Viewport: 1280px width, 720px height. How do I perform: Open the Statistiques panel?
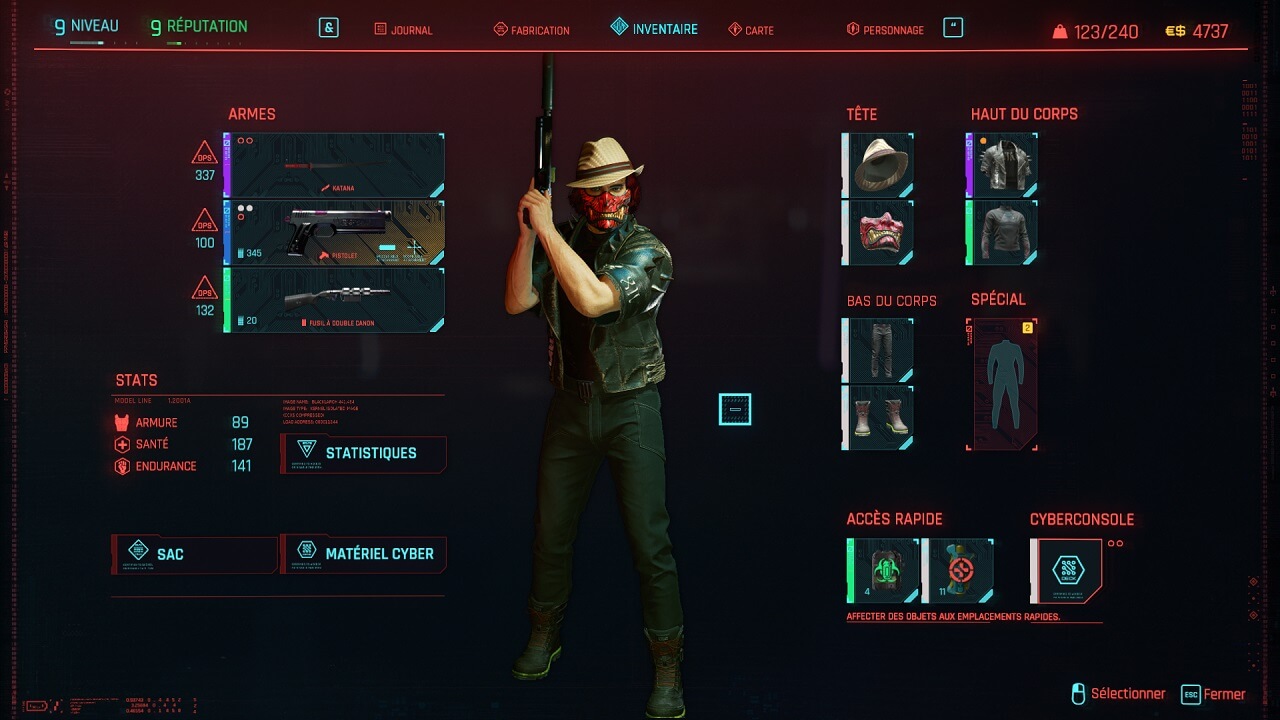click(x=364, y=453)
